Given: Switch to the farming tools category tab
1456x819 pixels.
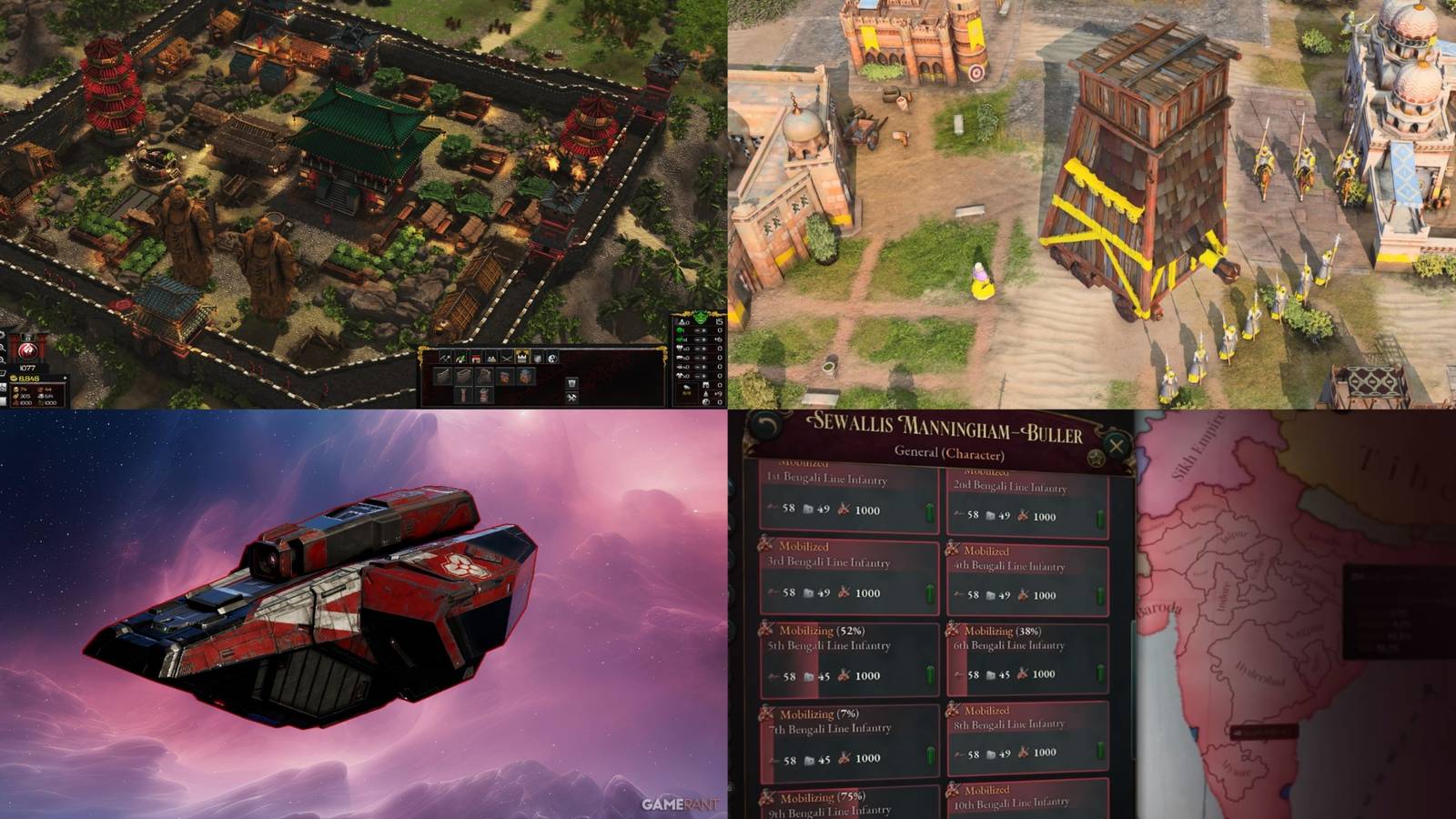Looking at the screenshot, I should (460, 358).
